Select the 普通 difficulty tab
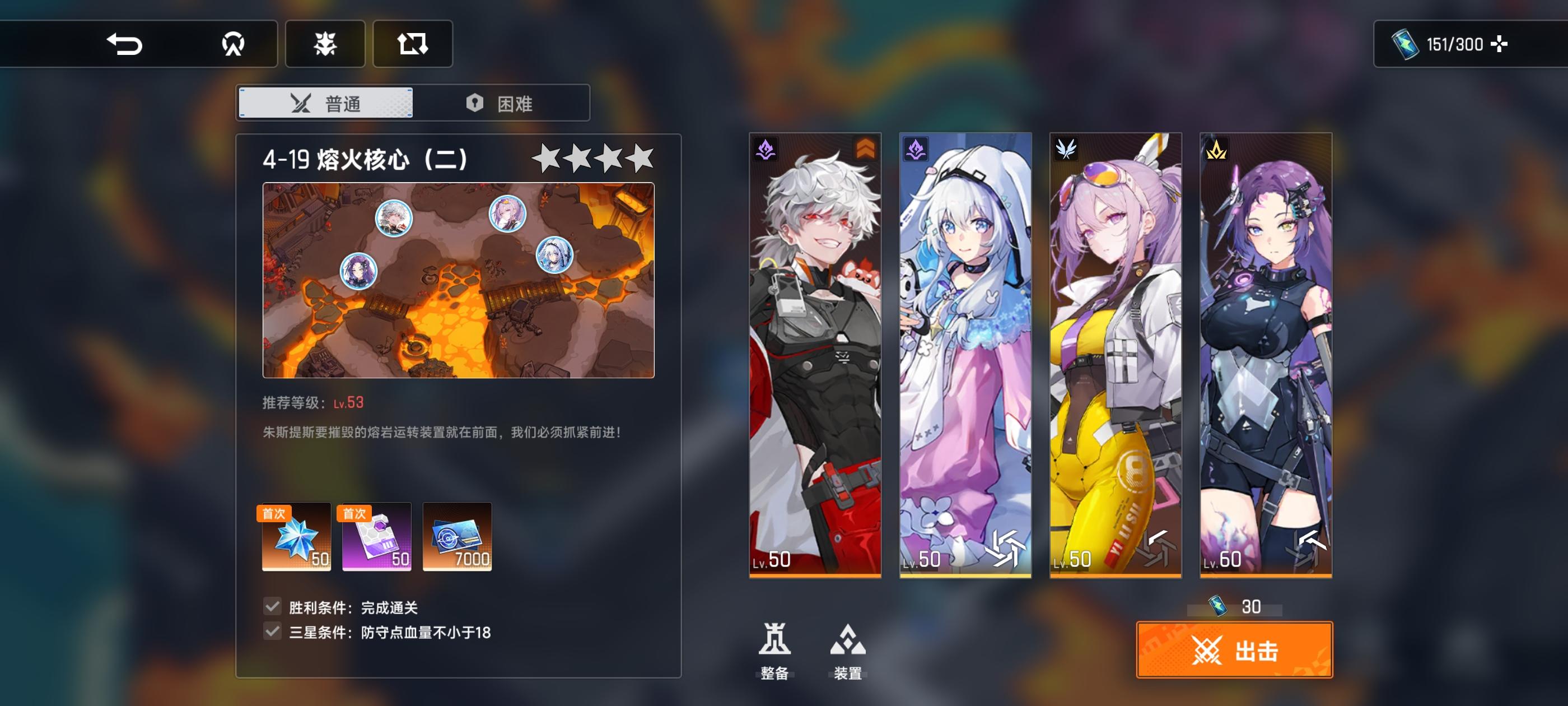The height and width of the screenshot is (706, 1568). pyautogui.click(x=326, y=103)
